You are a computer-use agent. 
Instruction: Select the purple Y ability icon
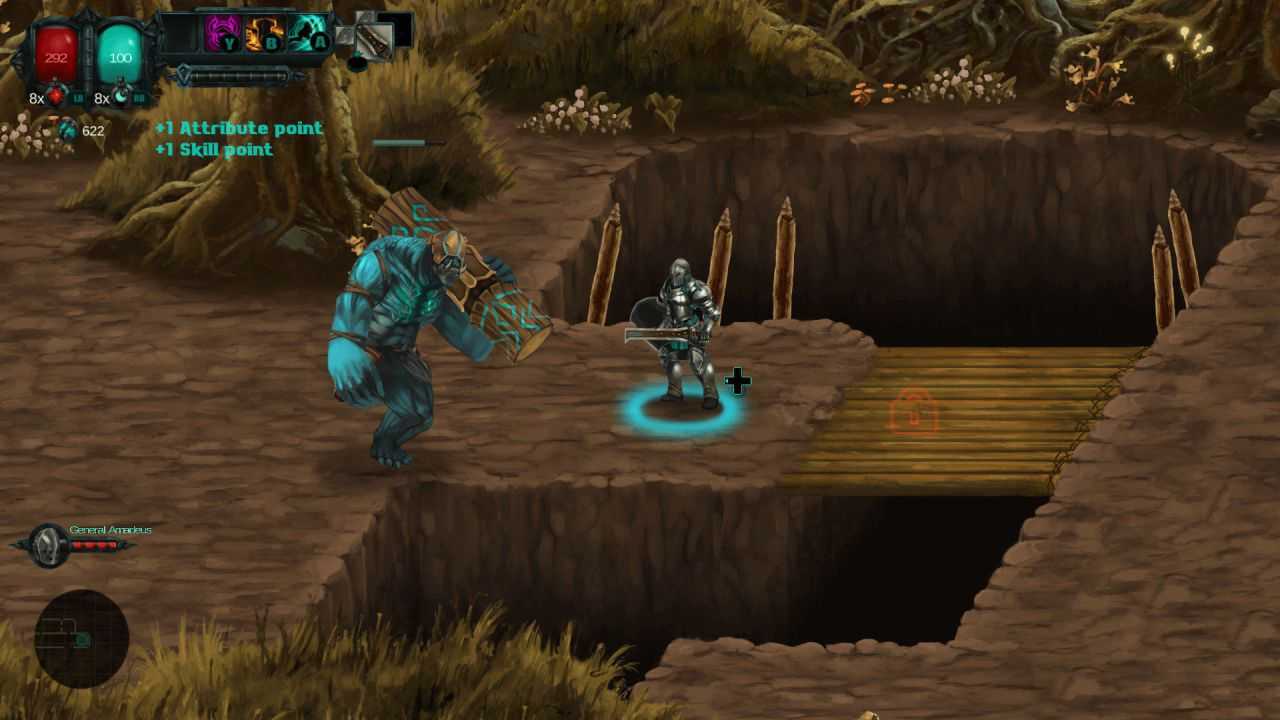[x=221, y=31]
